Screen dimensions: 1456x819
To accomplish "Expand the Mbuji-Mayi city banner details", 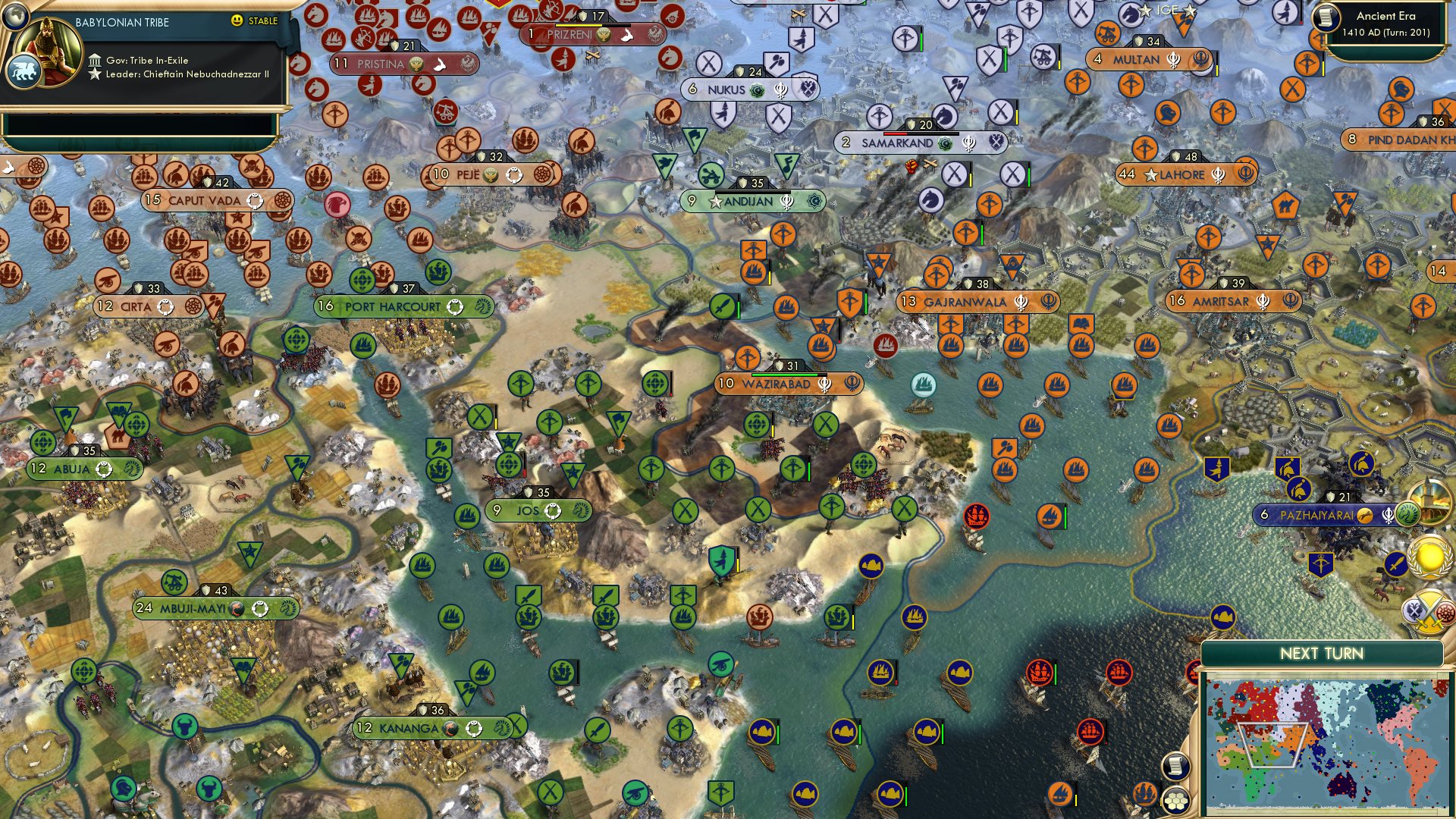I will [x=217, y=607].
